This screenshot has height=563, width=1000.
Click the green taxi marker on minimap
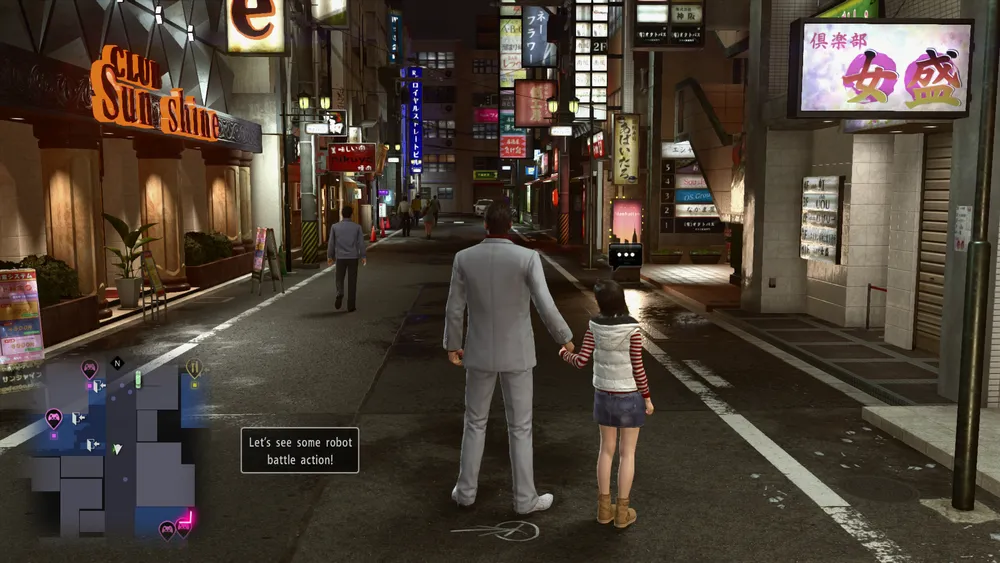tap(138, 379)
